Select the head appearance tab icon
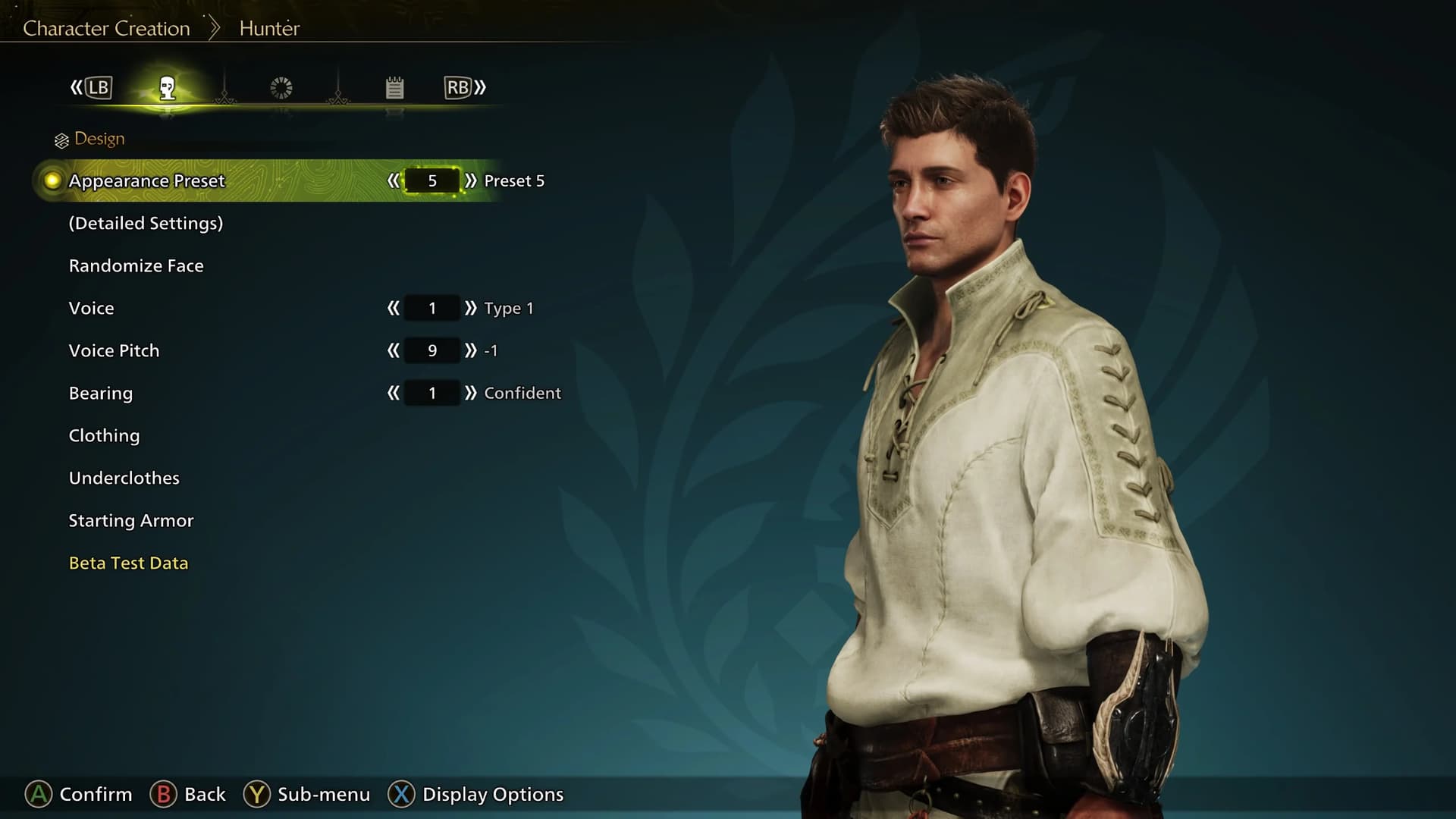This screenshot has width=1456, height=819. (x=168, y=87)
